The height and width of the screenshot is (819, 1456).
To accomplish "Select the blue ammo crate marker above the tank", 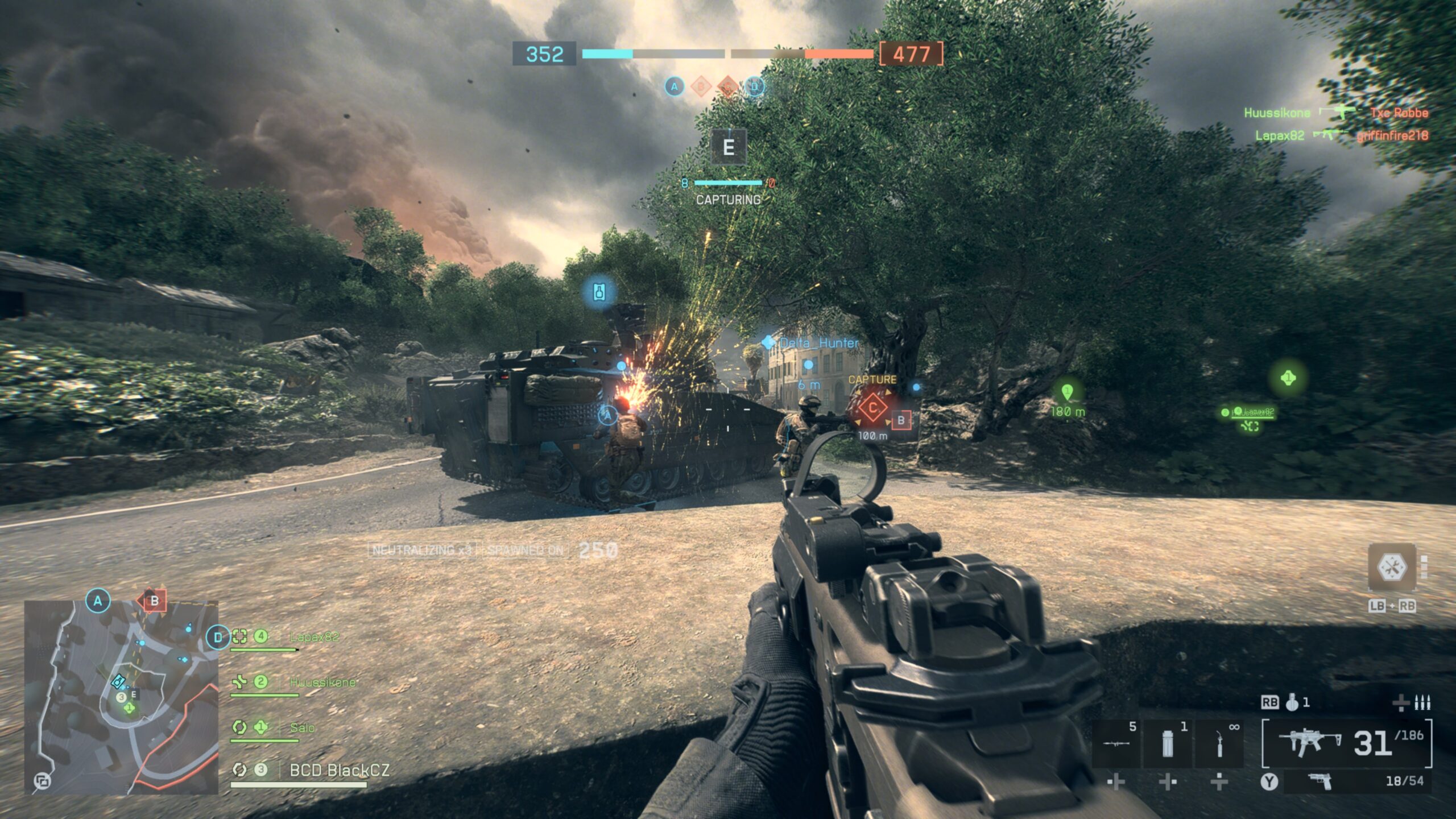I will (x=599, y=292).
